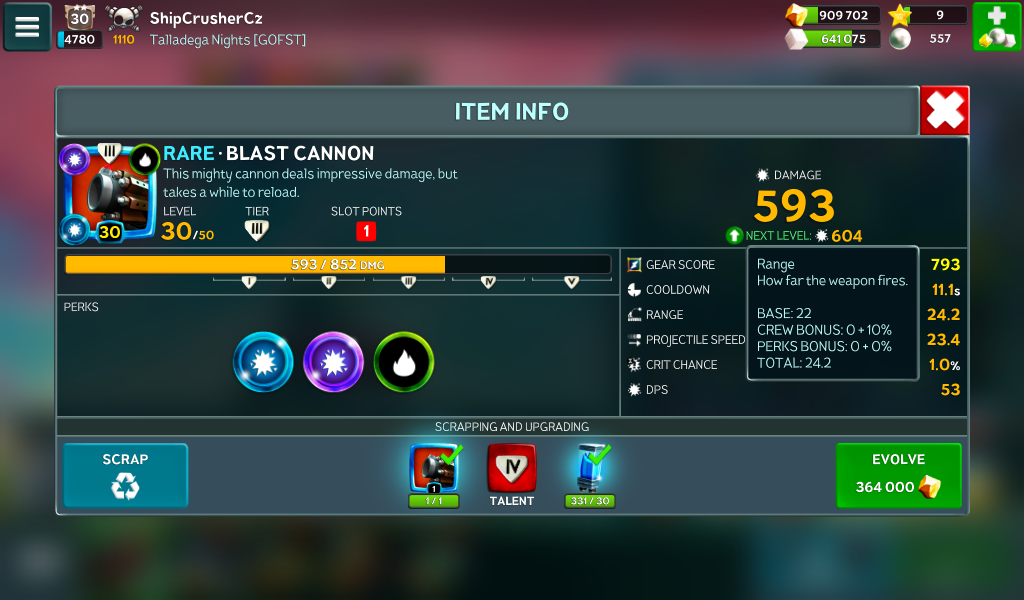Select the blue burst perk
This screenshot has height=600, width=1024.
coord(263,362)
